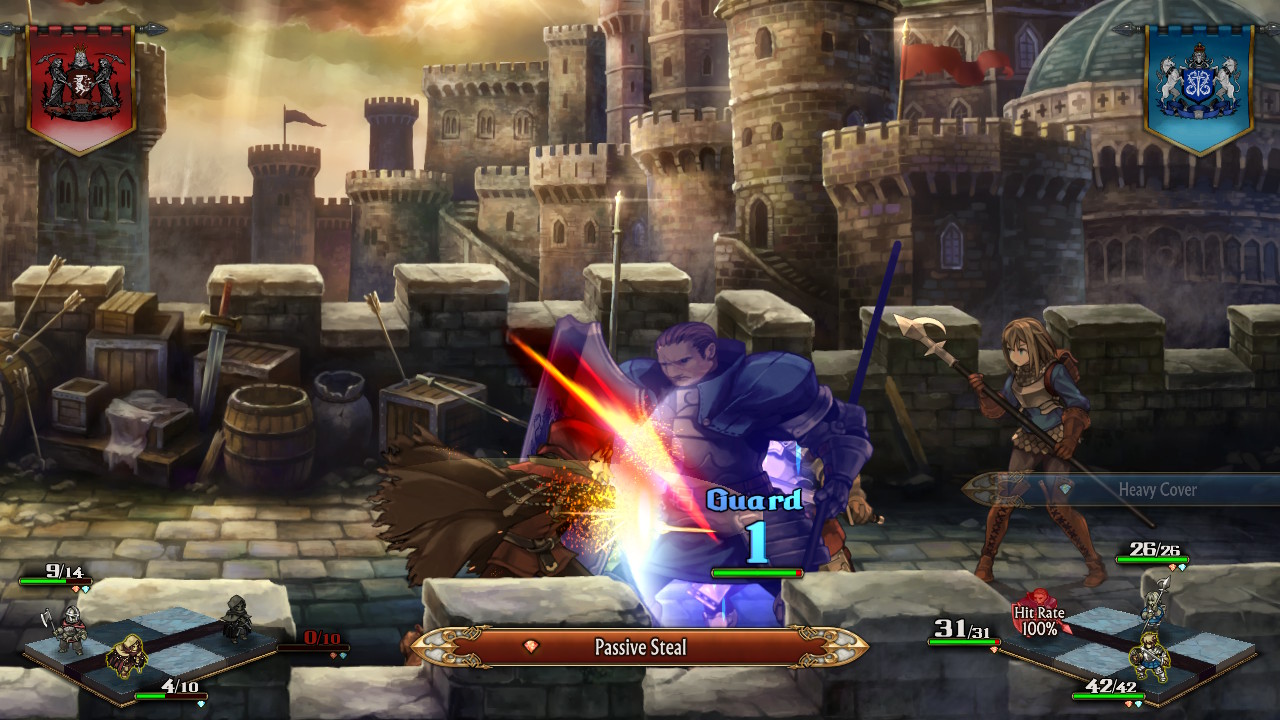This screenshot has height=720, width=1280.
Task: Select the red lion crest banner
Action: tap(80, 86)
